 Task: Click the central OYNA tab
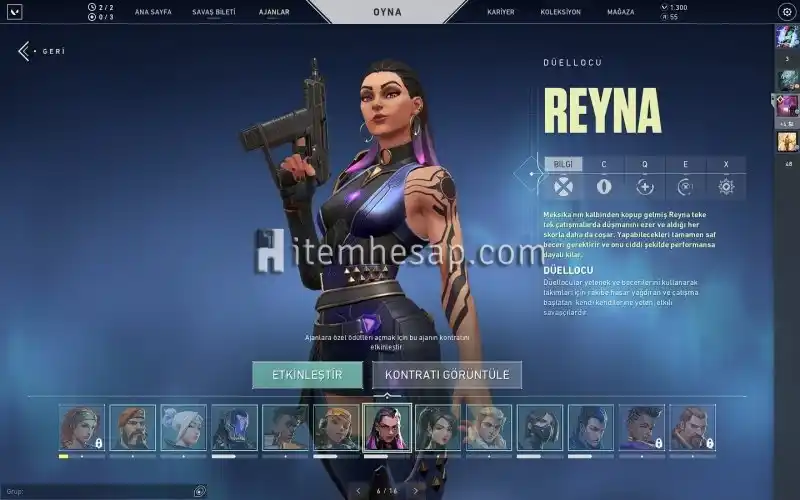[x=386, y=12]
